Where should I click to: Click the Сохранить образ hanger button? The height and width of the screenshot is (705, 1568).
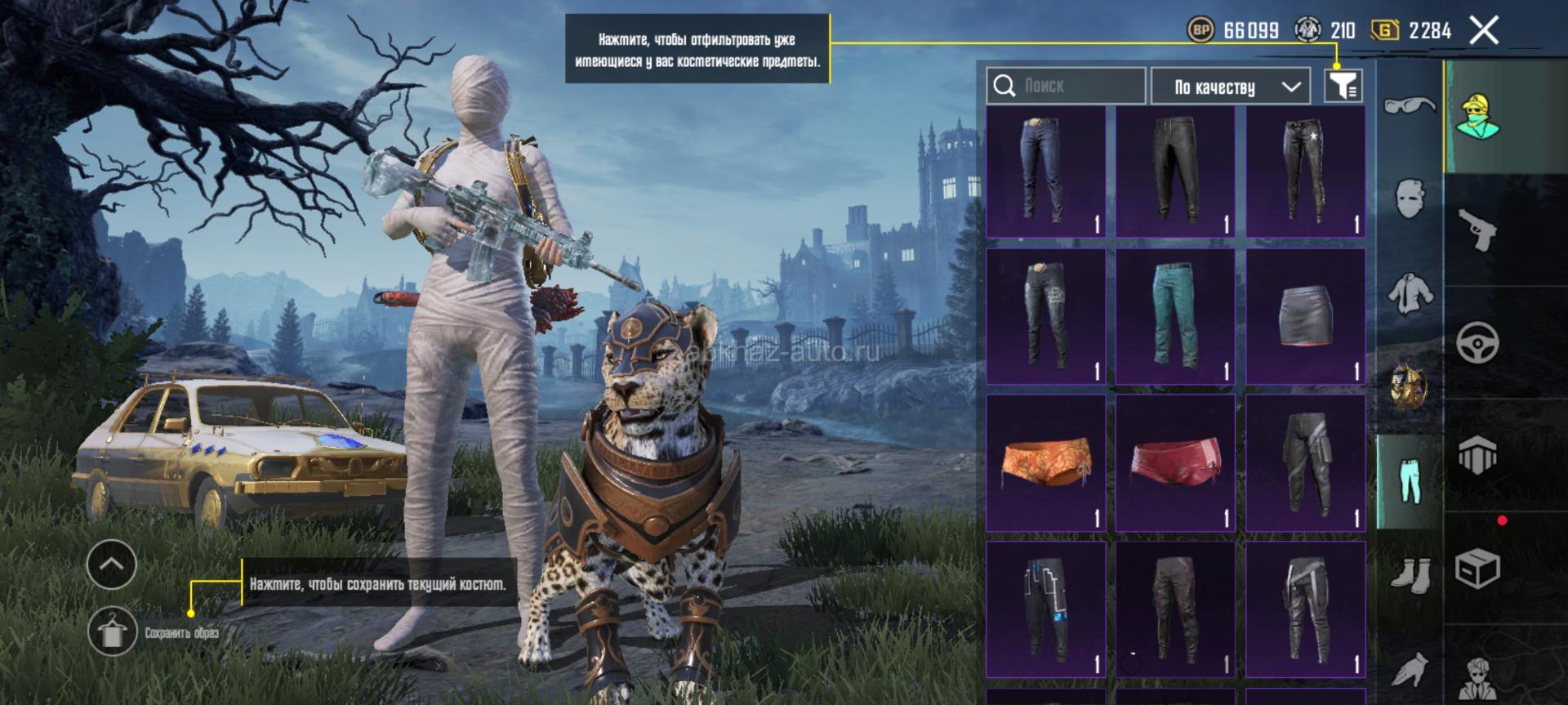[x=112, y=631]
